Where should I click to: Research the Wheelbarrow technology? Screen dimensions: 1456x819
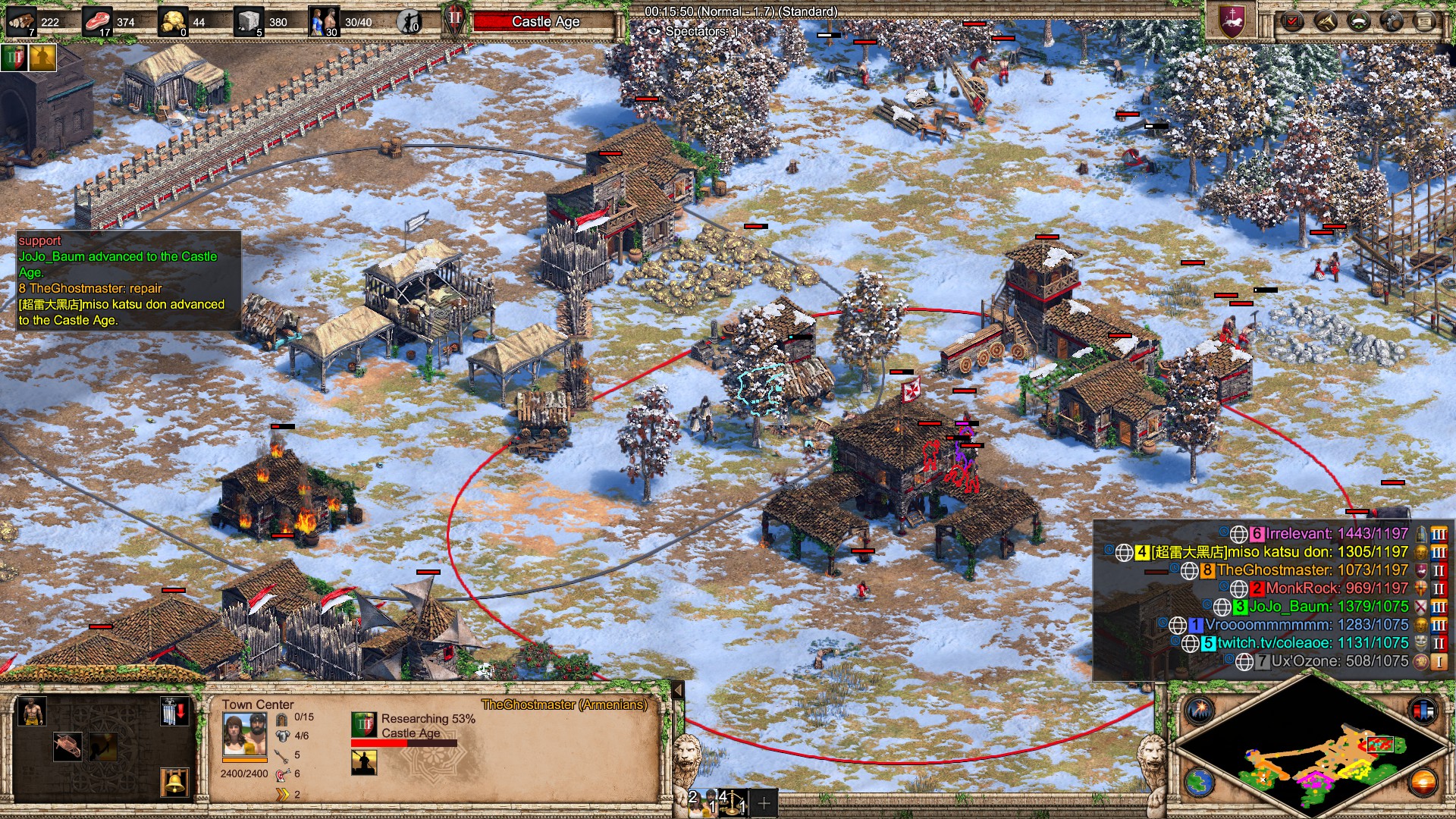[x=67, y=745]
